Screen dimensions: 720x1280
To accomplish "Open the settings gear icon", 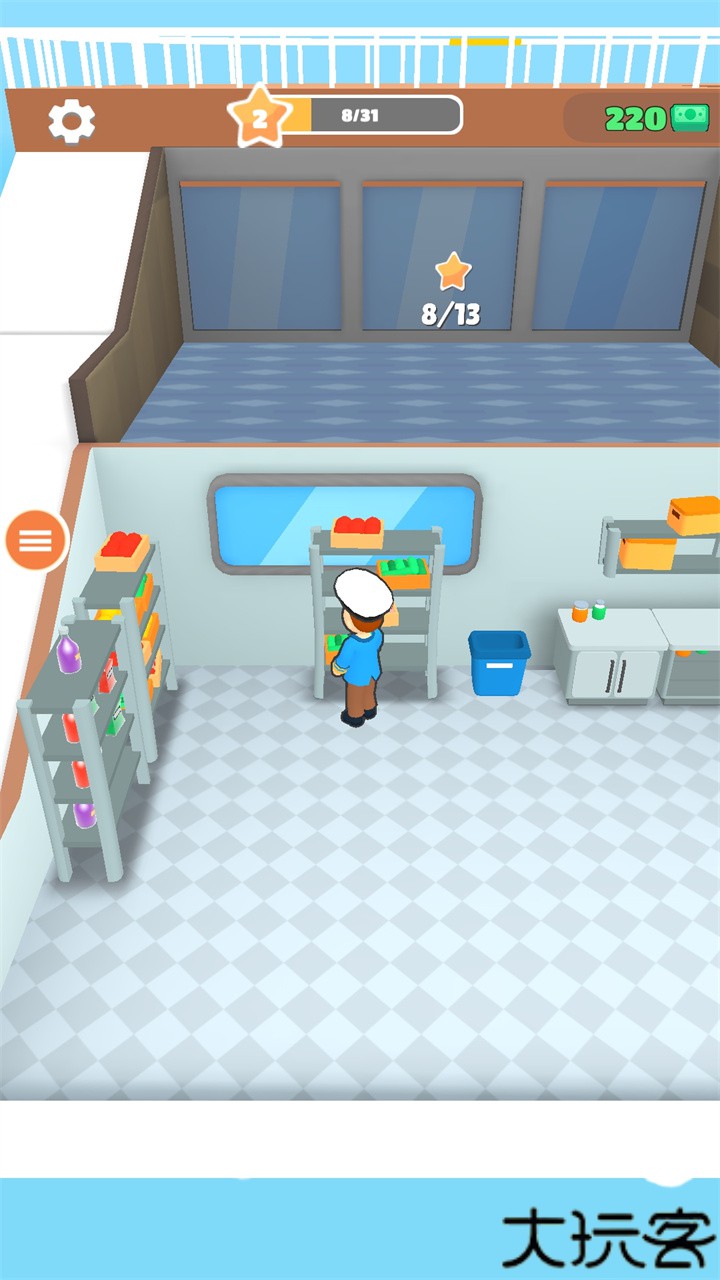I will point(72,121).
